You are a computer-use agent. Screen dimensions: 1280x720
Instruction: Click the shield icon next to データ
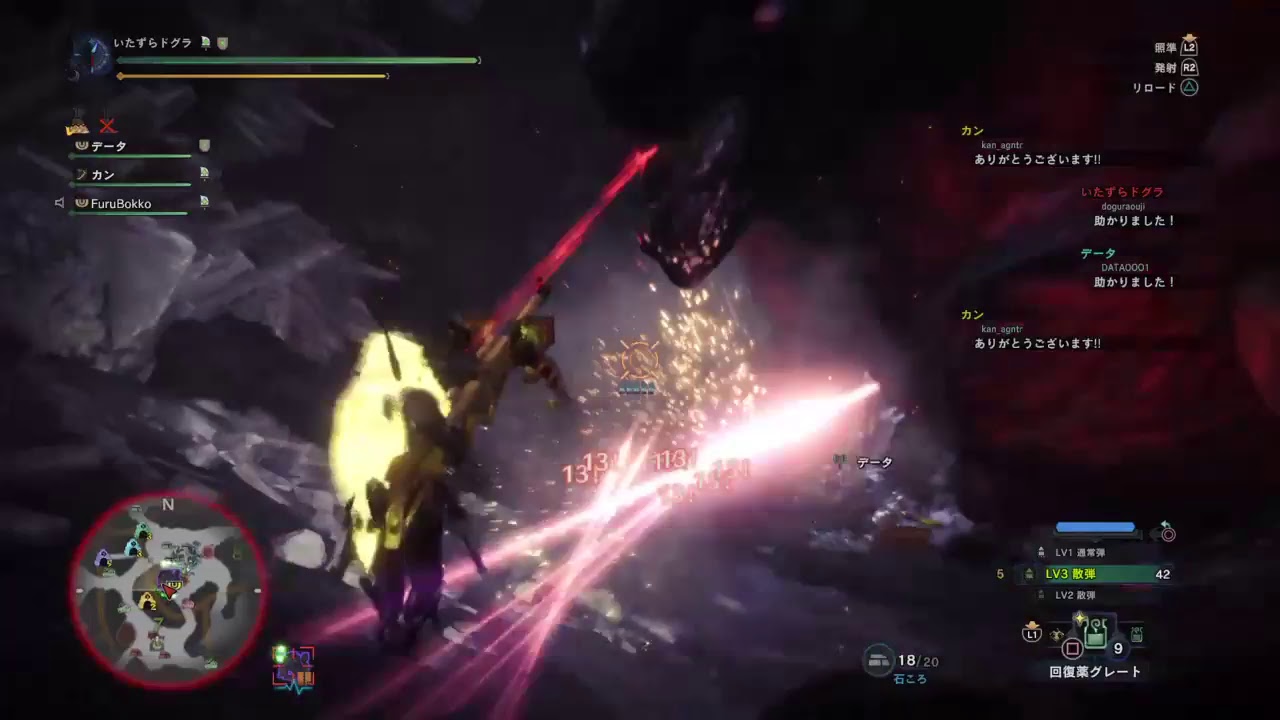coord(204,145)
